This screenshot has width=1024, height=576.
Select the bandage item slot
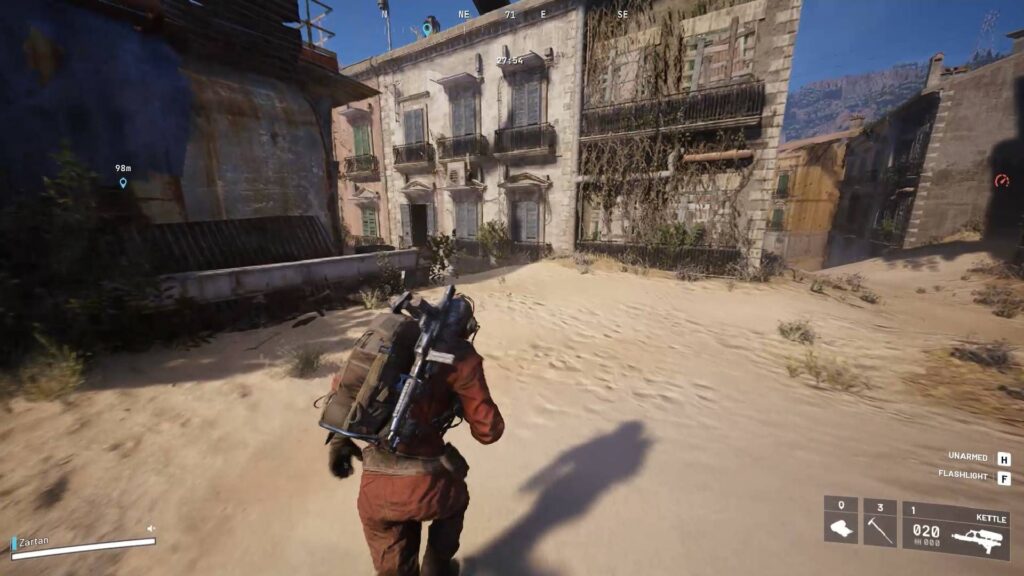tap(841, 521)
